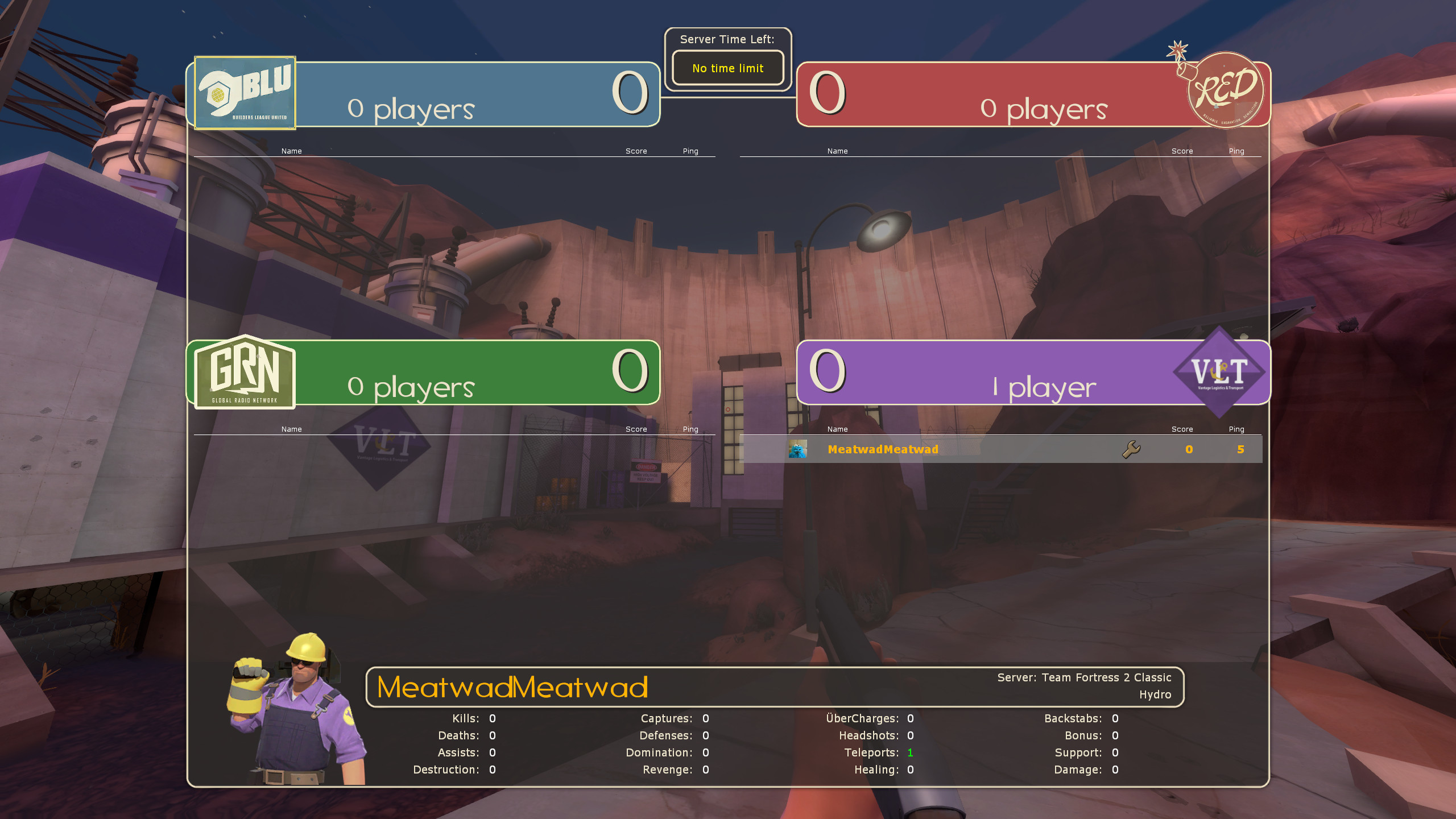The width and height of the screenshot is (1456, 819).
Task: Click MeatwadMeatwad's avatar thumbnail
Action: pyautogui.click(x=798, y=449)
